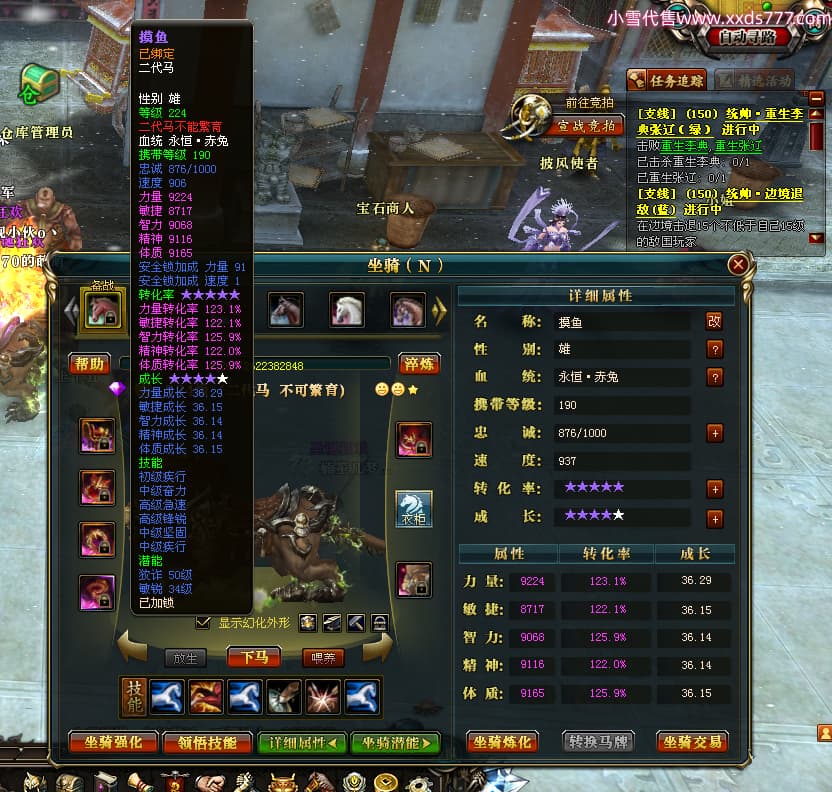Open the 淬炼 refine button
The height and width of the screenshot is (792, 832).
[420, 364]
